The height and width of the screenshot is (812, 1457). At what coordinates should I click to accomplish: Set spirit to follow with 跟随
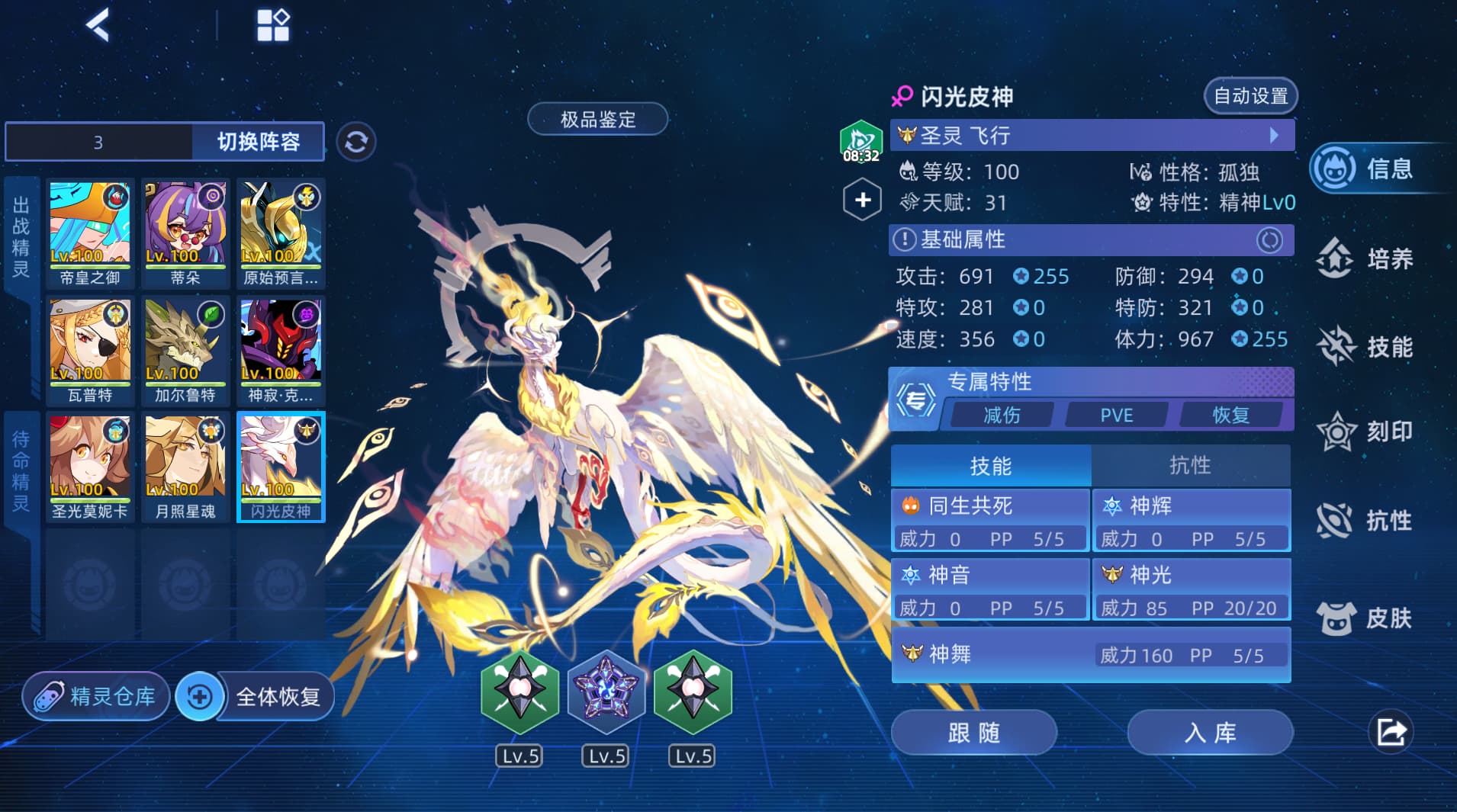[973, 733]
